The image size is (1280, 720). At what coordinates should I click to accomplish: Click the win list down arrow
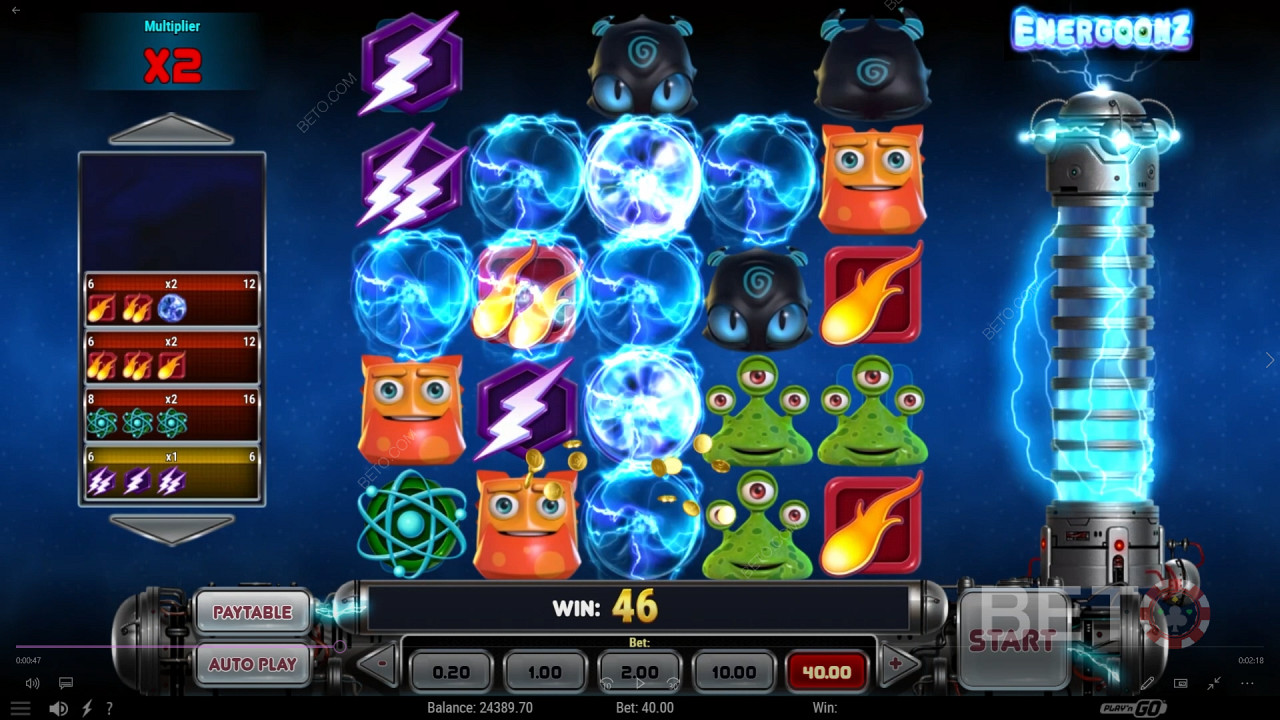tap(171, 529)
